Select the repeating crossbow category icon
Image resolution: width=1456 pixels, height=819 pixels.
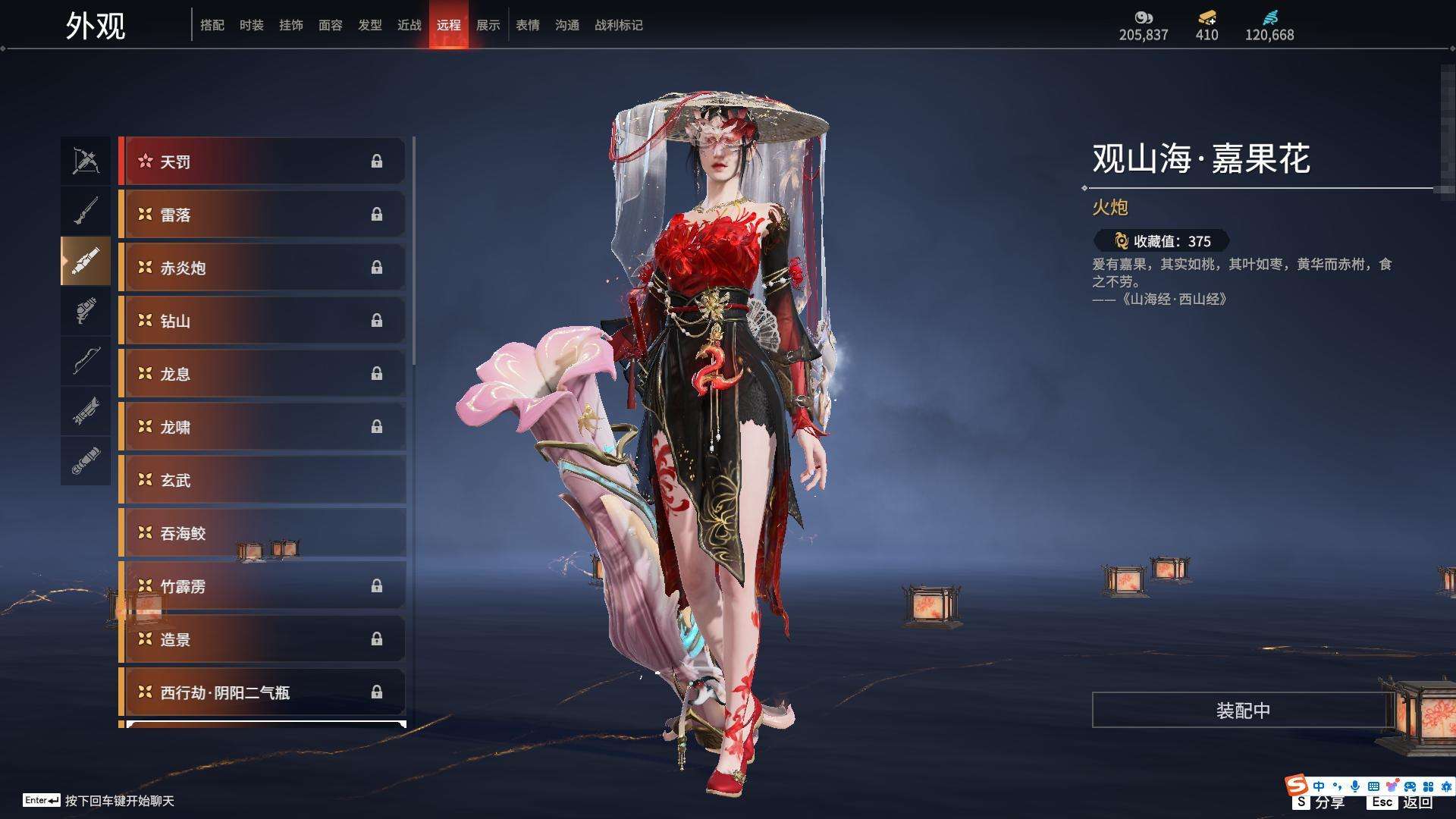coord(86,414)
